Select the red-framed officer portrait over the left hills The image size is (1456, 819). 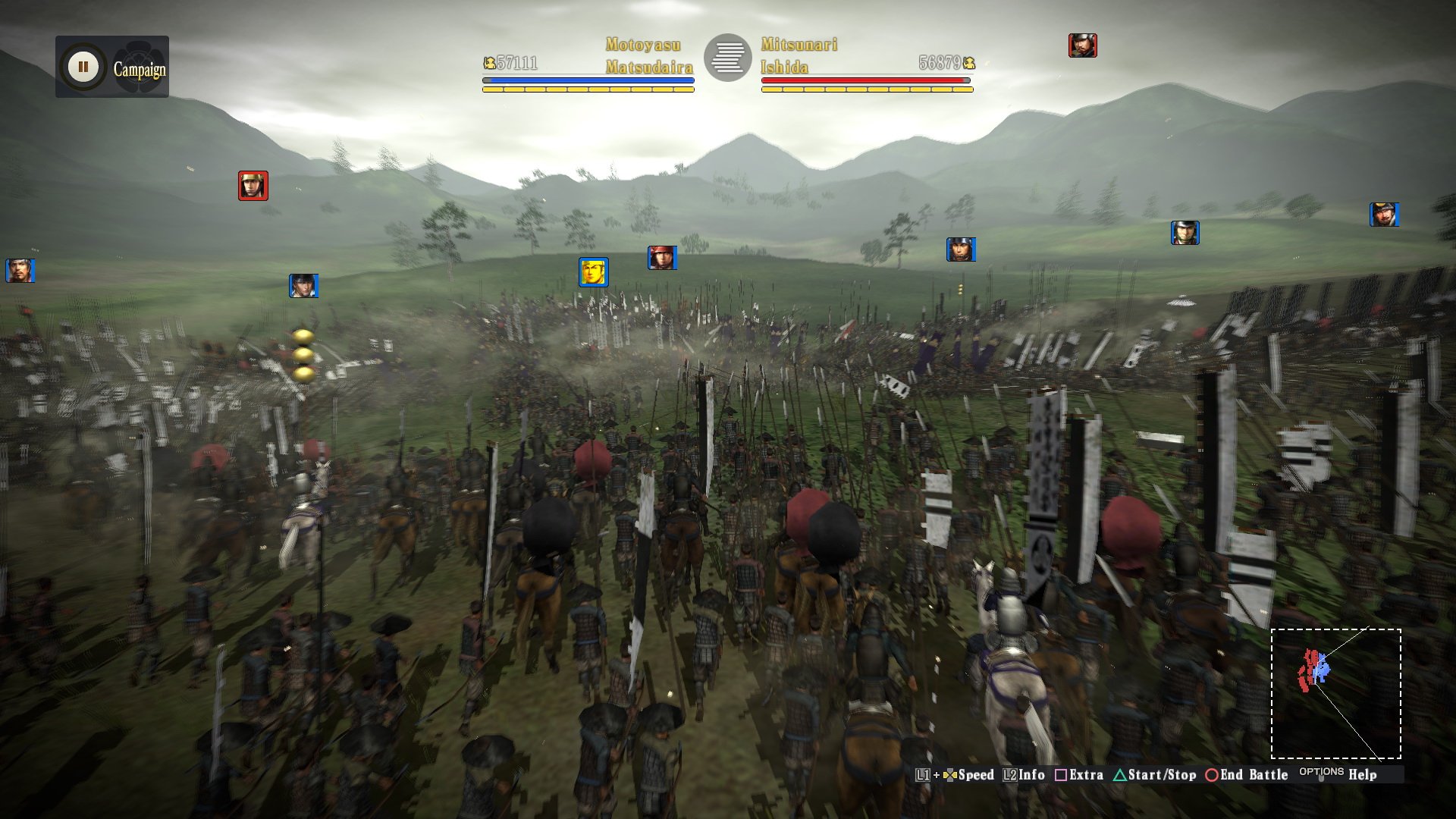(253, 186)
